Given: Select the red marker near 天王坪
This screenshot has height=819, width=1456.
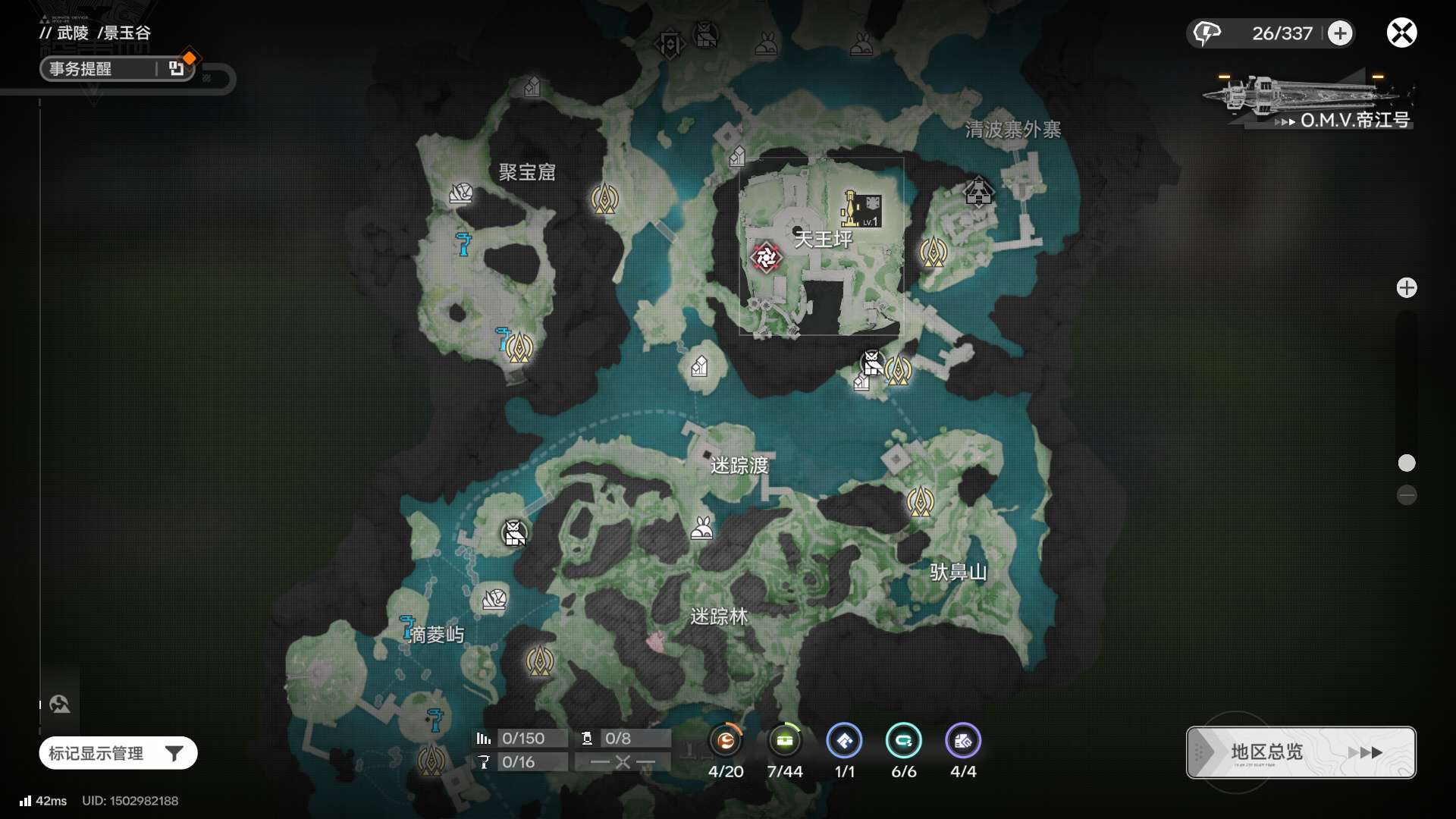Looking at the screenshot, I should coord(766,258).
